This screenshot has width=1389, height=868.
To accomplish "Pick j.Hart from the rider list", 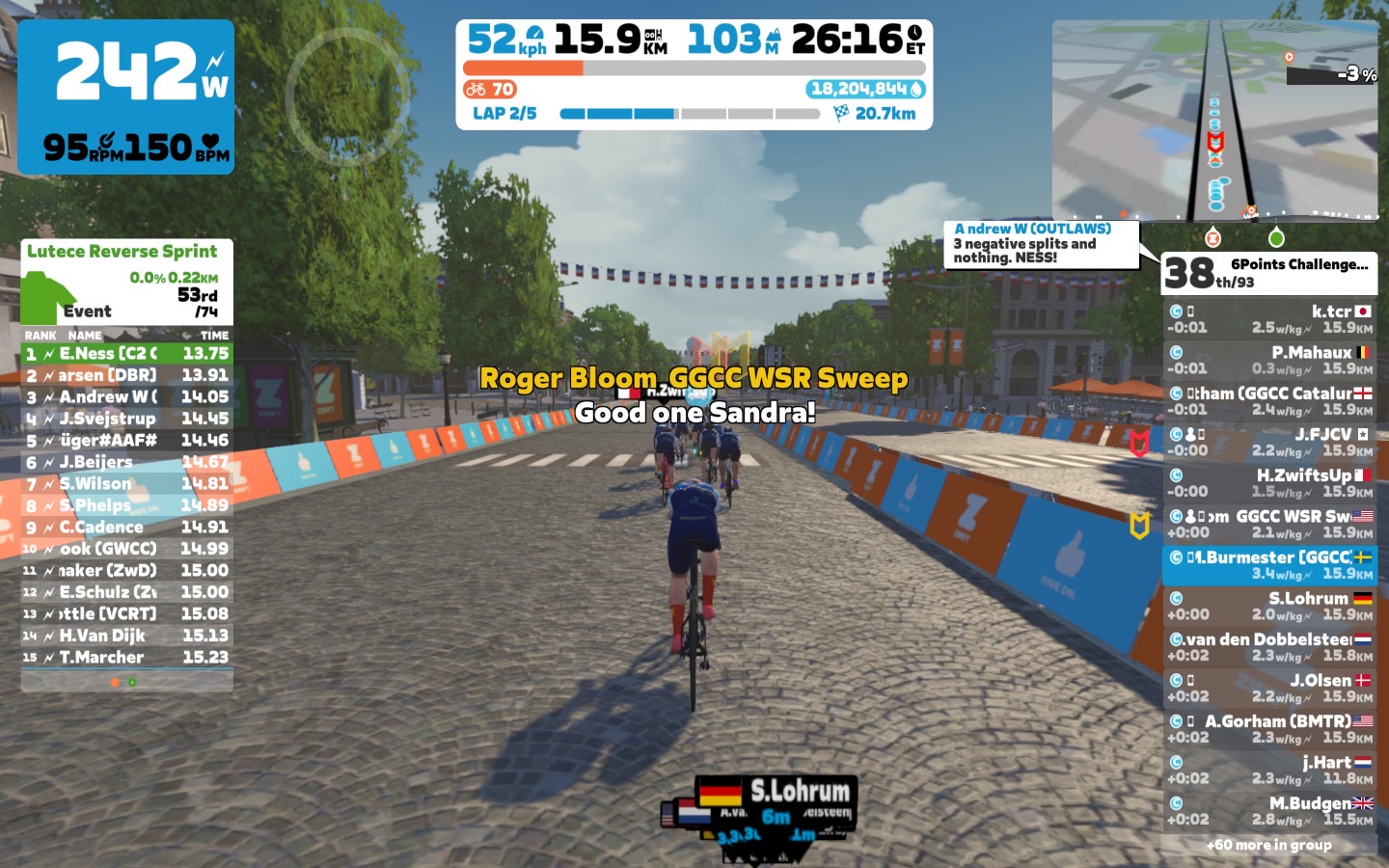I will coord(1269,770).
